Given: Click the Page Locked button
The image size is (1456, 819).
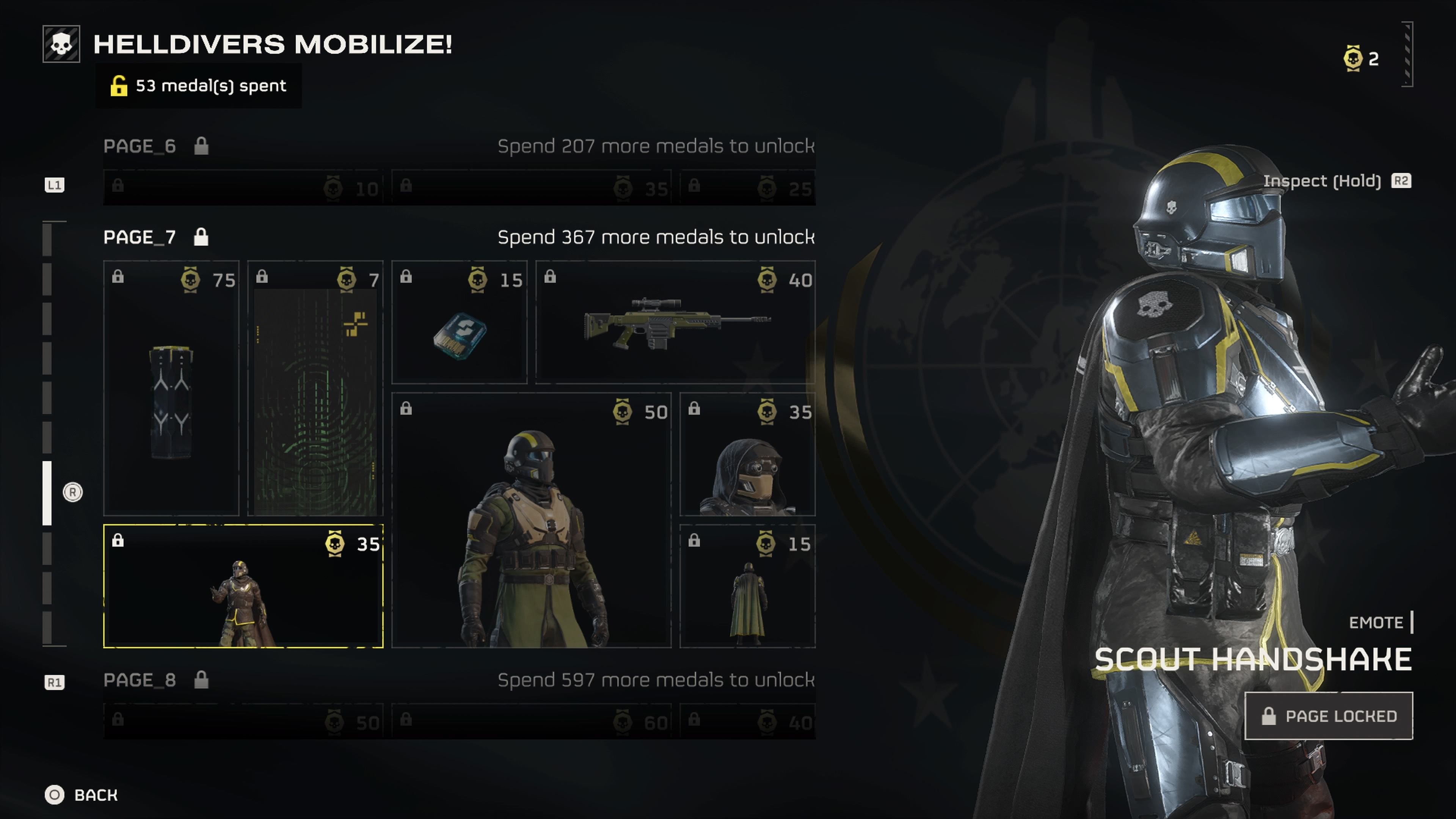Looking at the screenshot, I should [x=1328, y=716].
